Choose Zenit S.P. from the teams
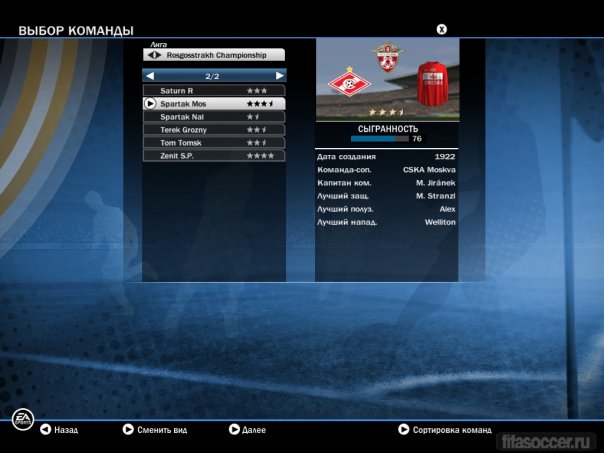The height and width of the screenshot is (453, 604). point(214,156)
